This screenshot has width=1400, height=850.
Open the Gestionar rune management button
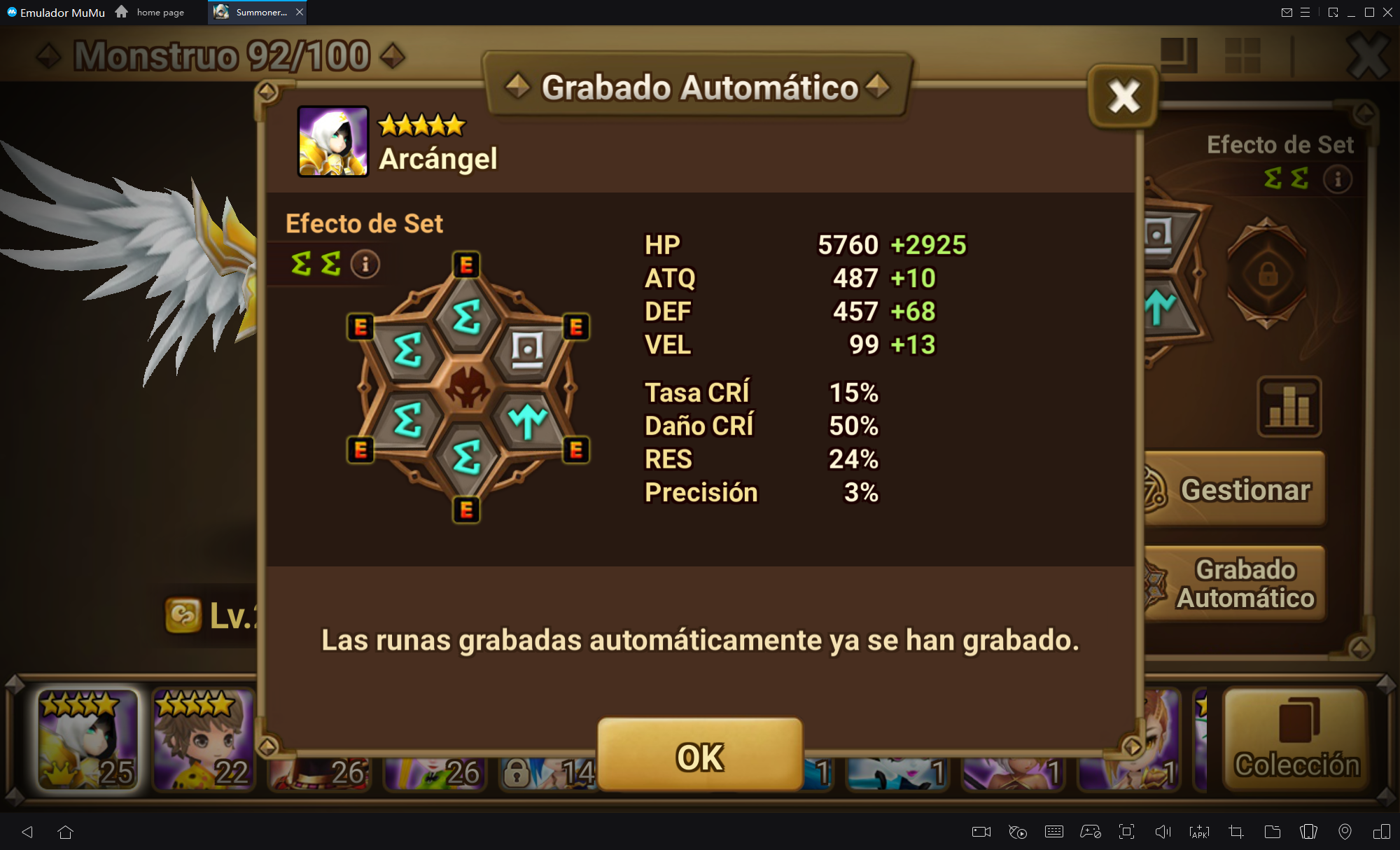(1236, 489)
